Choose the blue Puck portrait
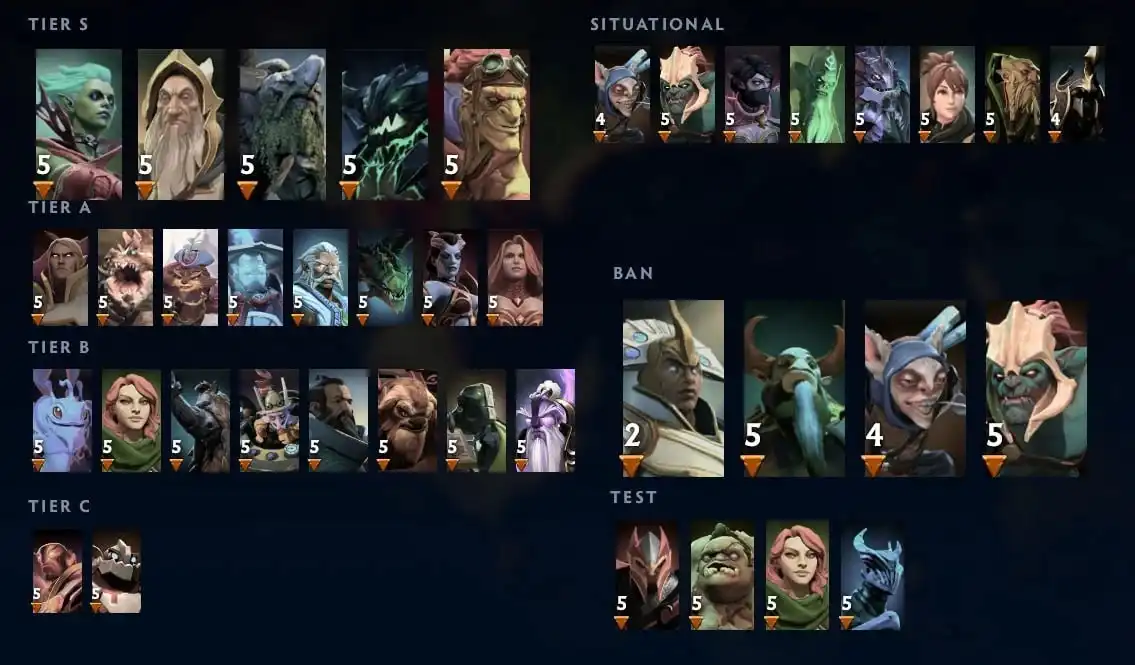This screenshot has height=665, width=1135. coord(62,420)
